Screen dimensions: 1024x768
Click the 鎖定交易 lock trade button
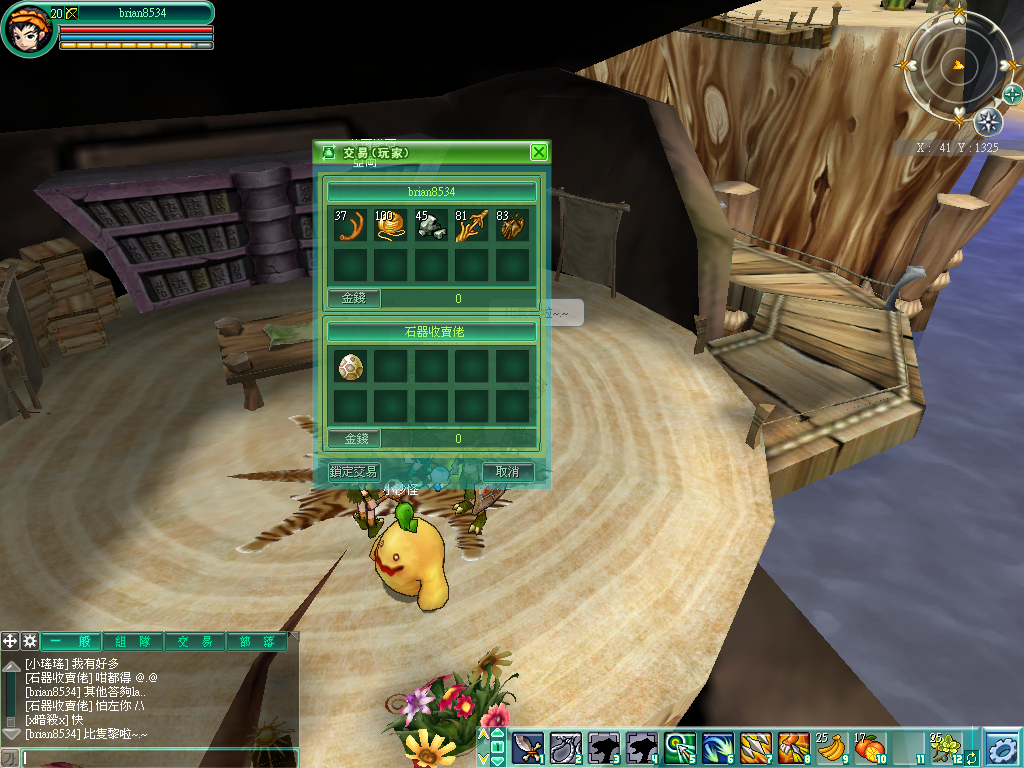point(354,471)
